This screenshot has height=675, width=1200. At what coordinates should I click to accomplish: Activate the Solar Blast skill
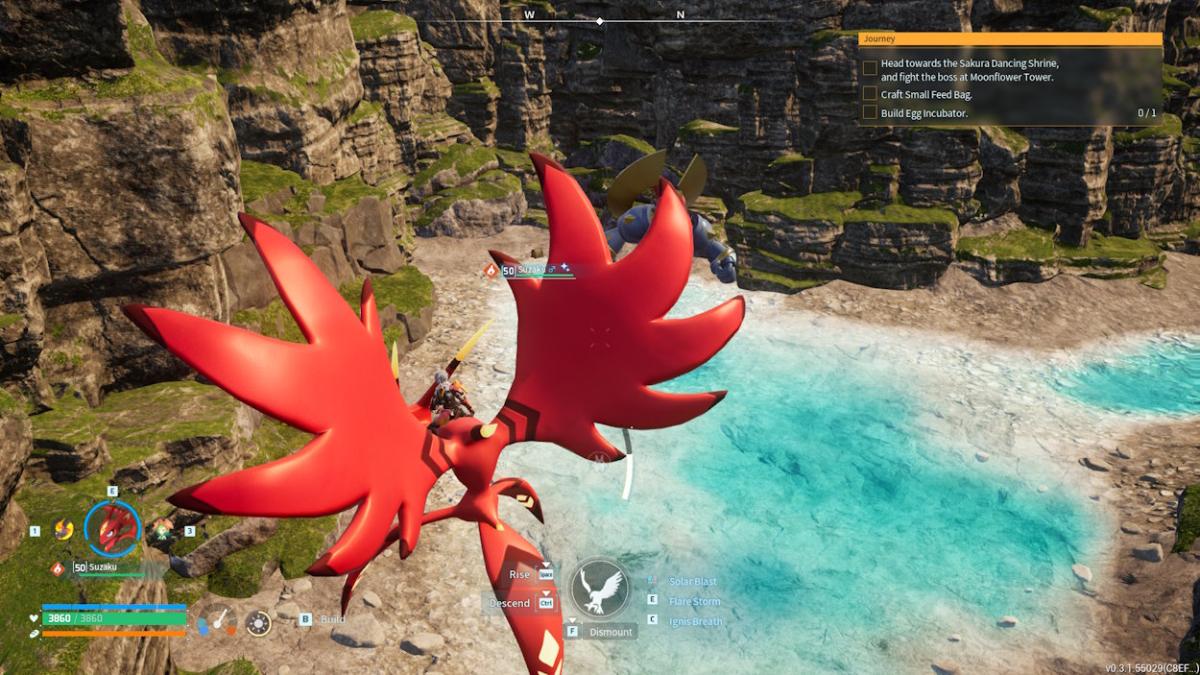pyautogui.click(x=692, y=582)
